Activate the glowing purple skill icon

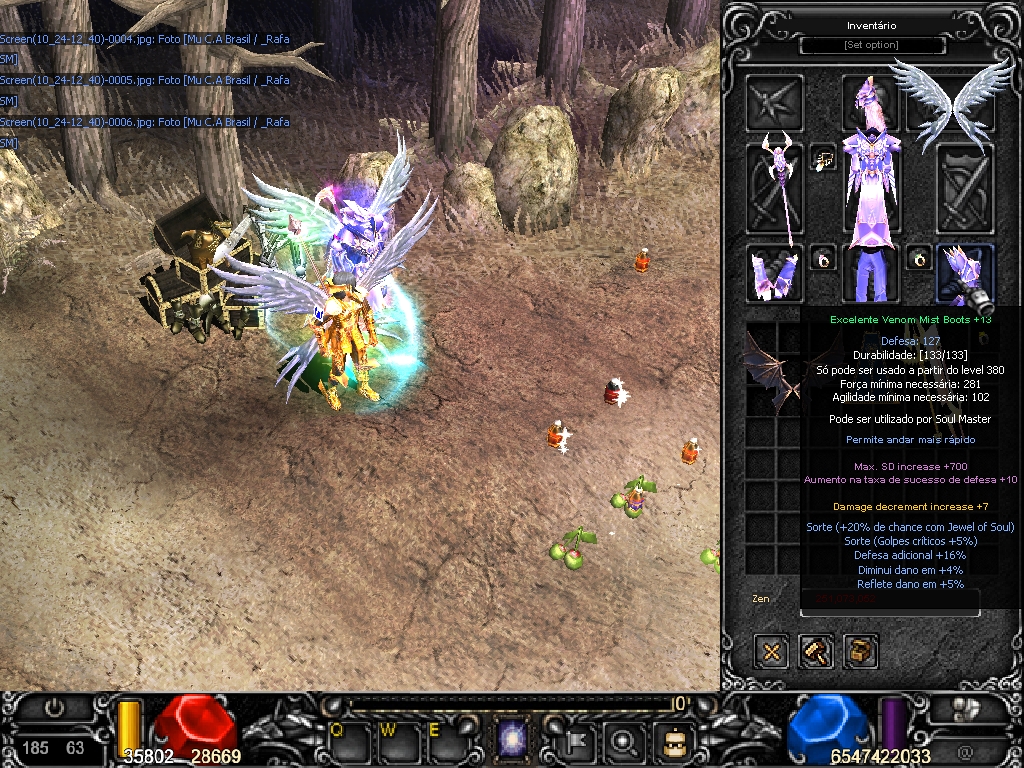(x=513, y=741)
